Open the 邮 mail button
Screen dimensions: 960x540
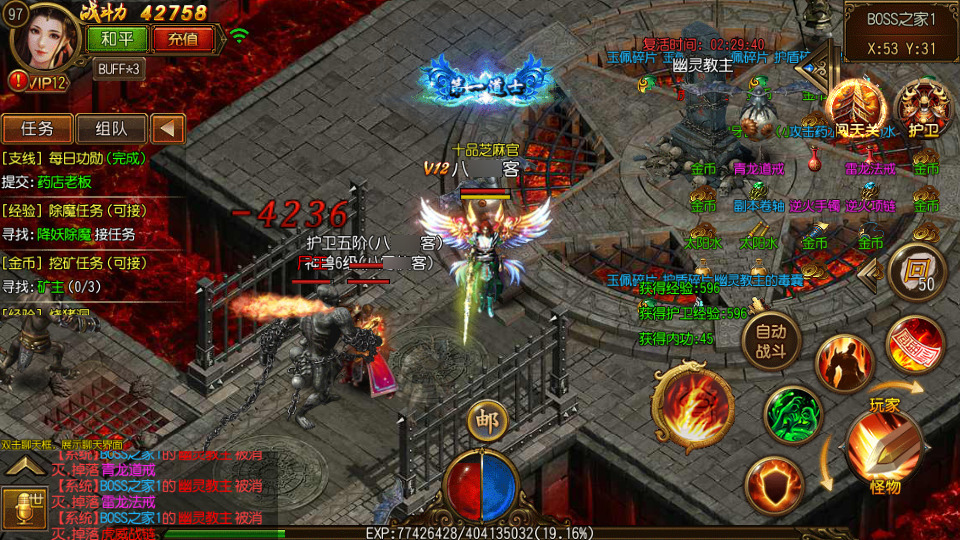point(488,418)
